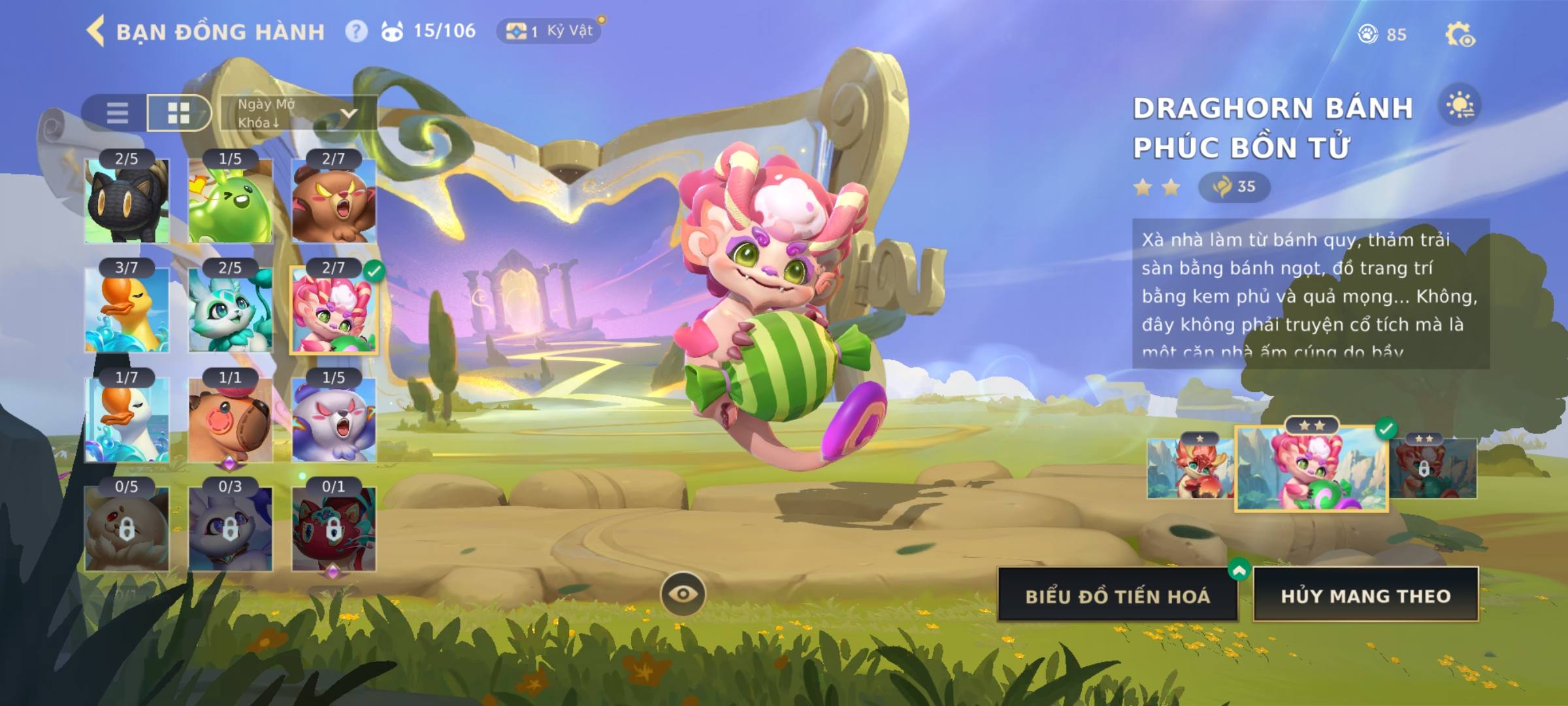The height and width of the screenshot is (706, 1568).
Task: Choose the locked red cat companion
Action: (333, 529)
